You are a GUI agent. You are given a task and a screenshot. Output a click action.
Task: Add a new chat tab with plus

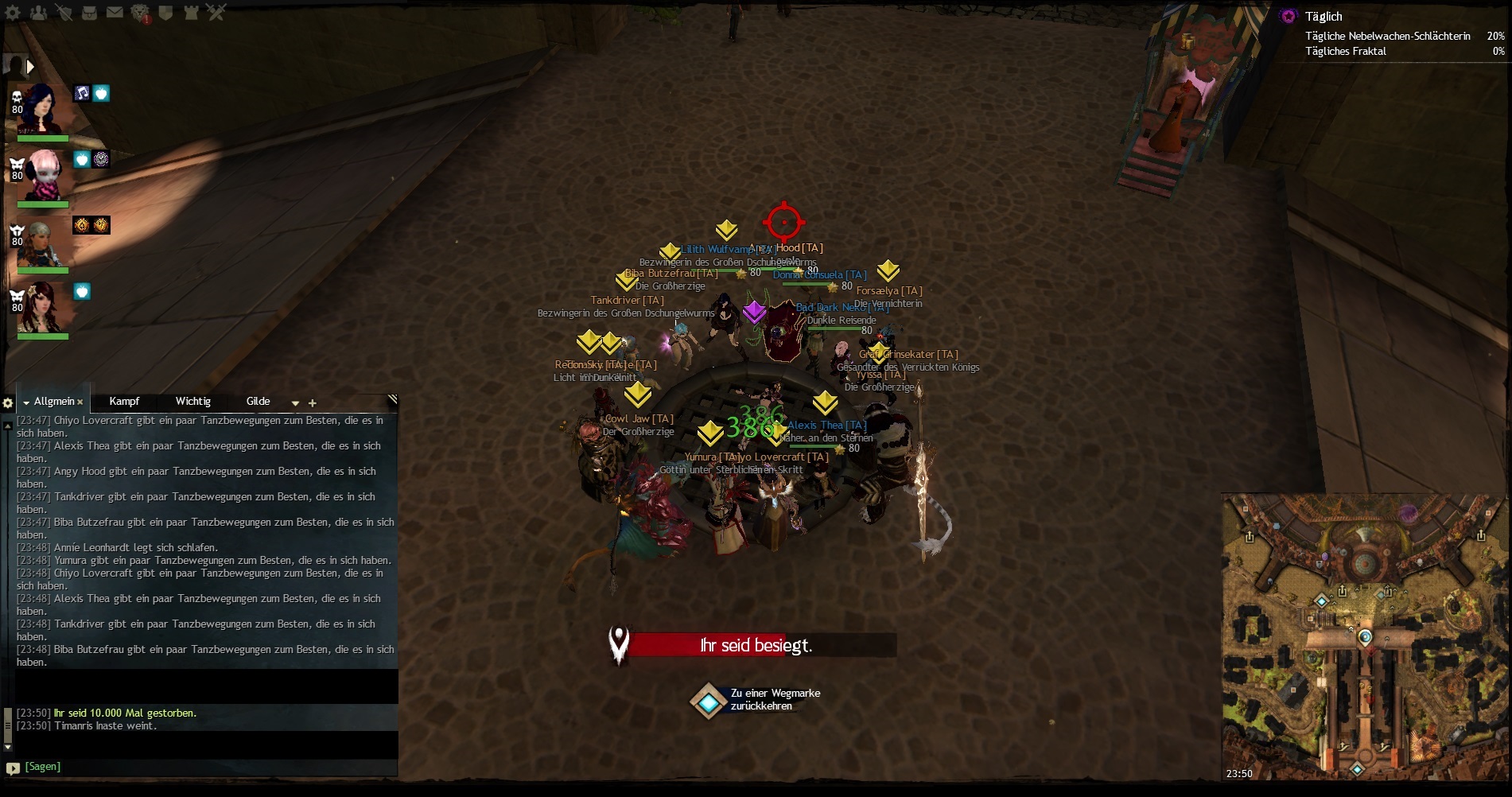tap(313, 403)
